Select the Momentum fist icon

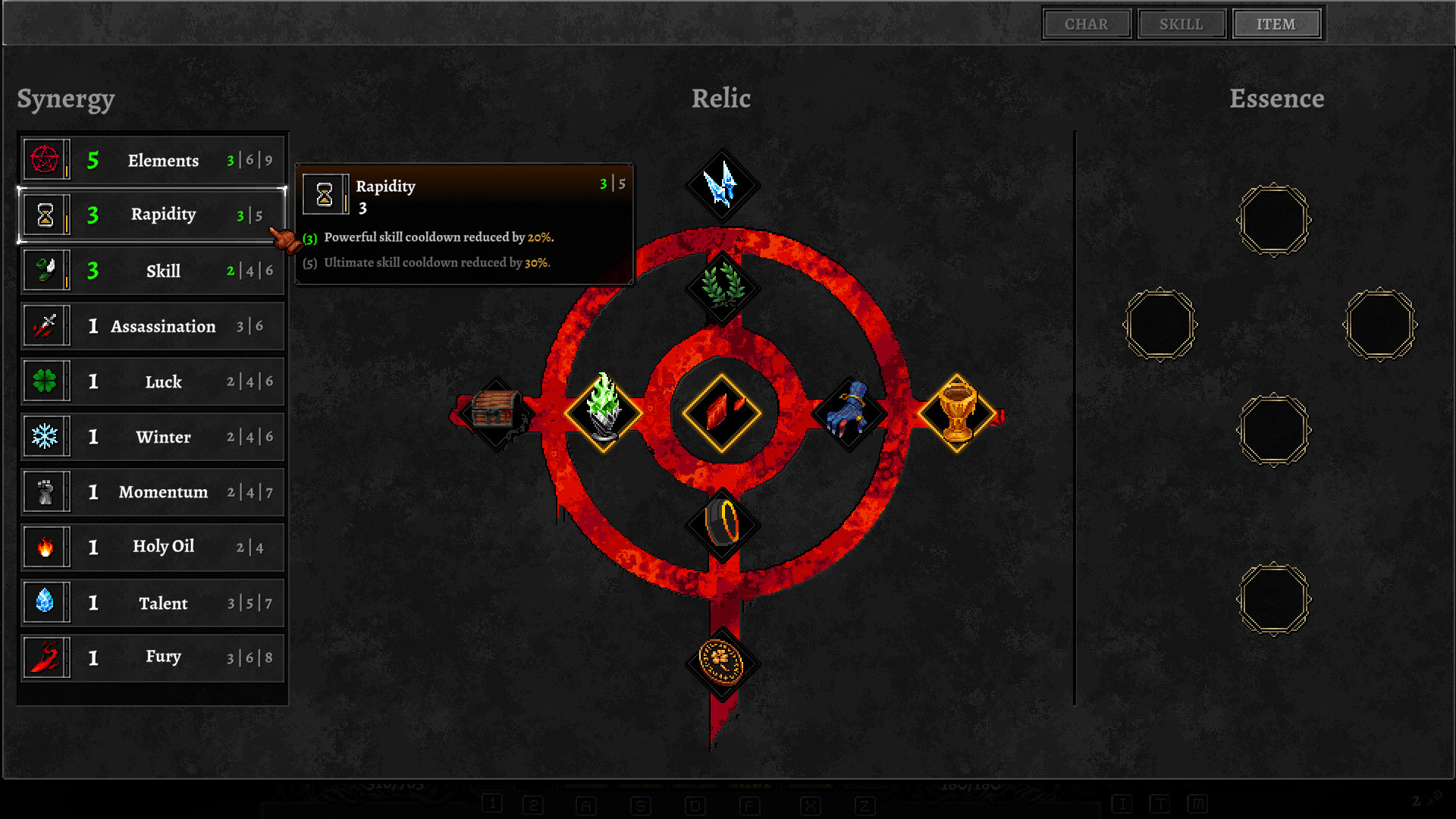click(x=46, y=491)
